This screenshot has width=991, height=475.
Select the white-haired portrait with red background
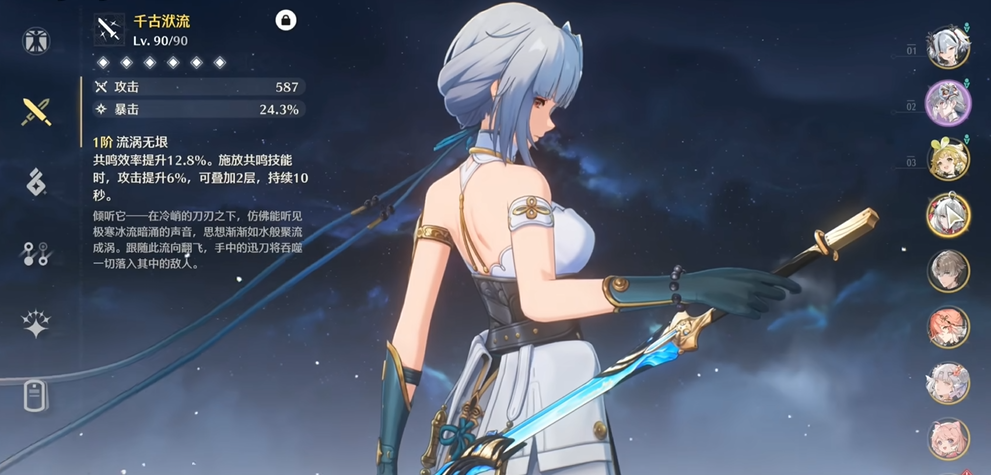947,215
